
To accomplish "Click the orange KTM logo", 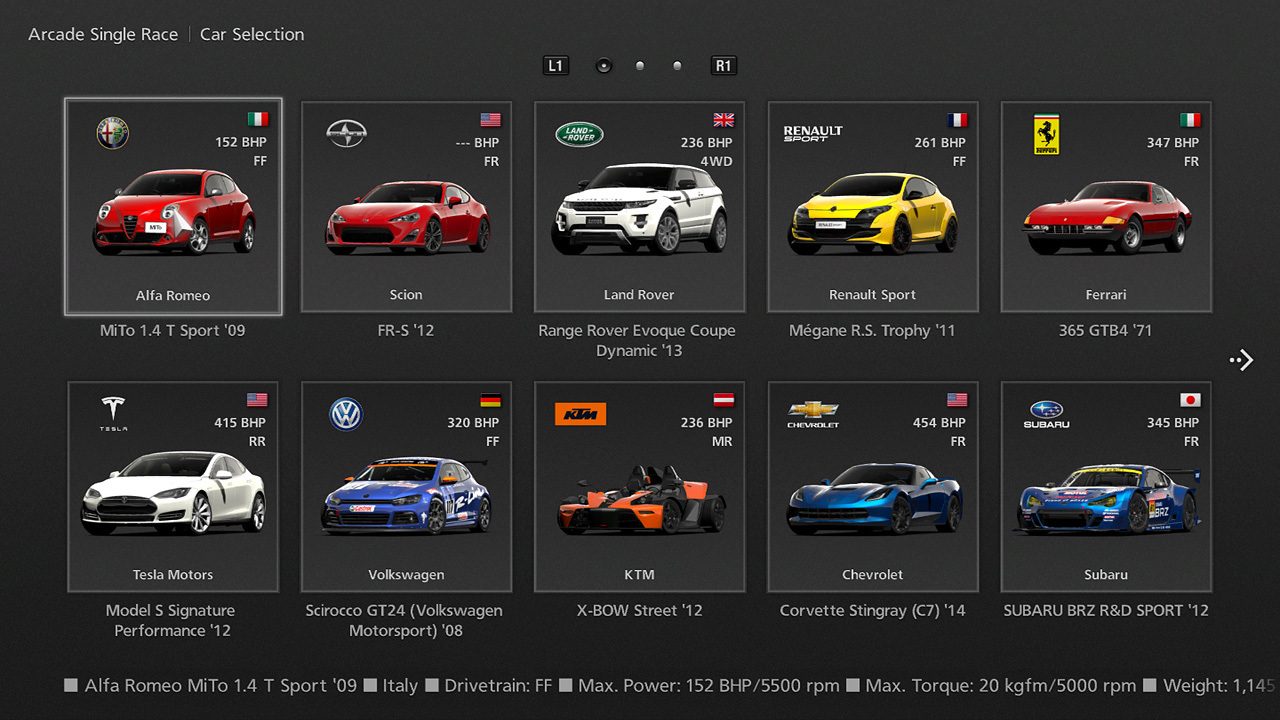I will (x=580, y=413).
